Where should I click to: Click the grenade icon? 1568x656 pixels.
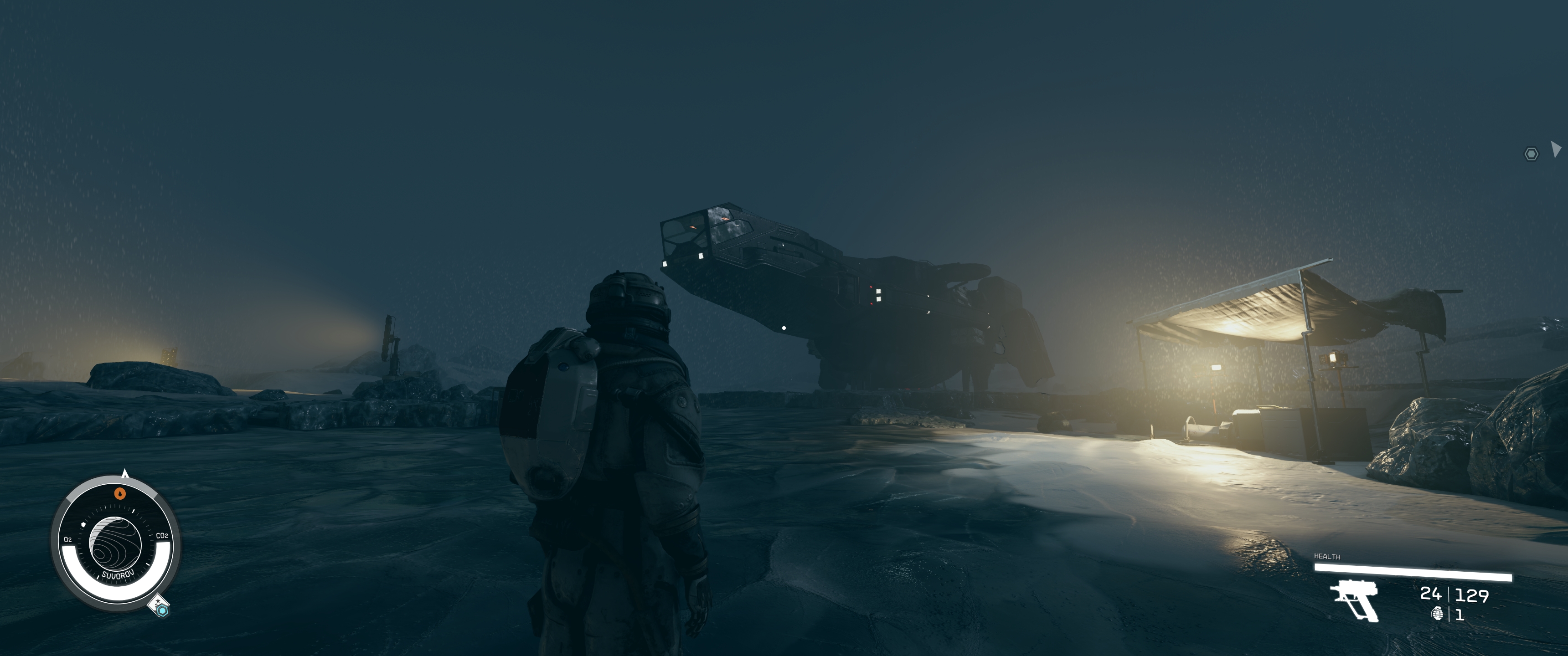[x=1437, y=613]
